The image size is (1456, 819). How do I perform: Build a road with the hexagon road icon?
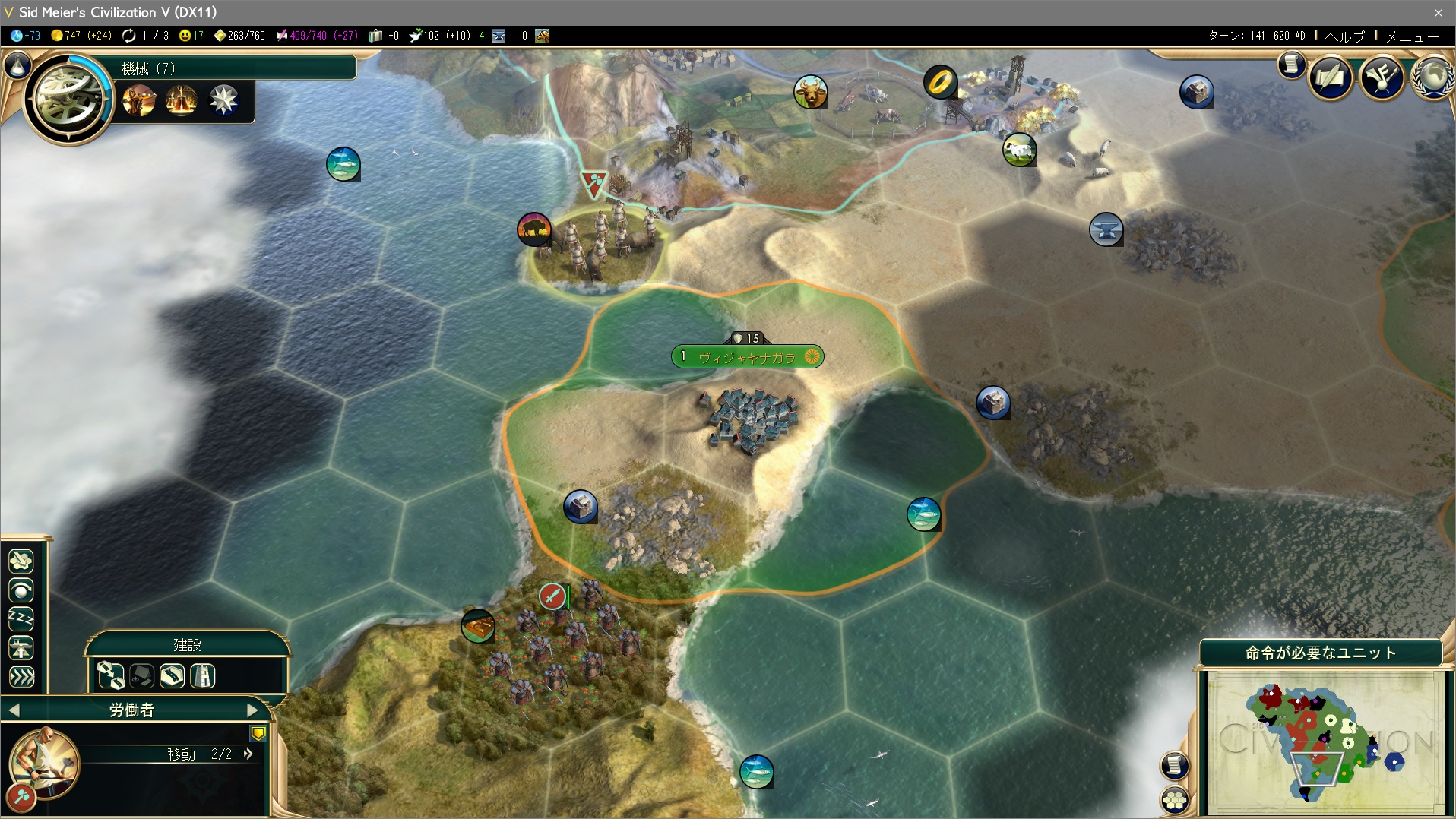coord(172,675)
